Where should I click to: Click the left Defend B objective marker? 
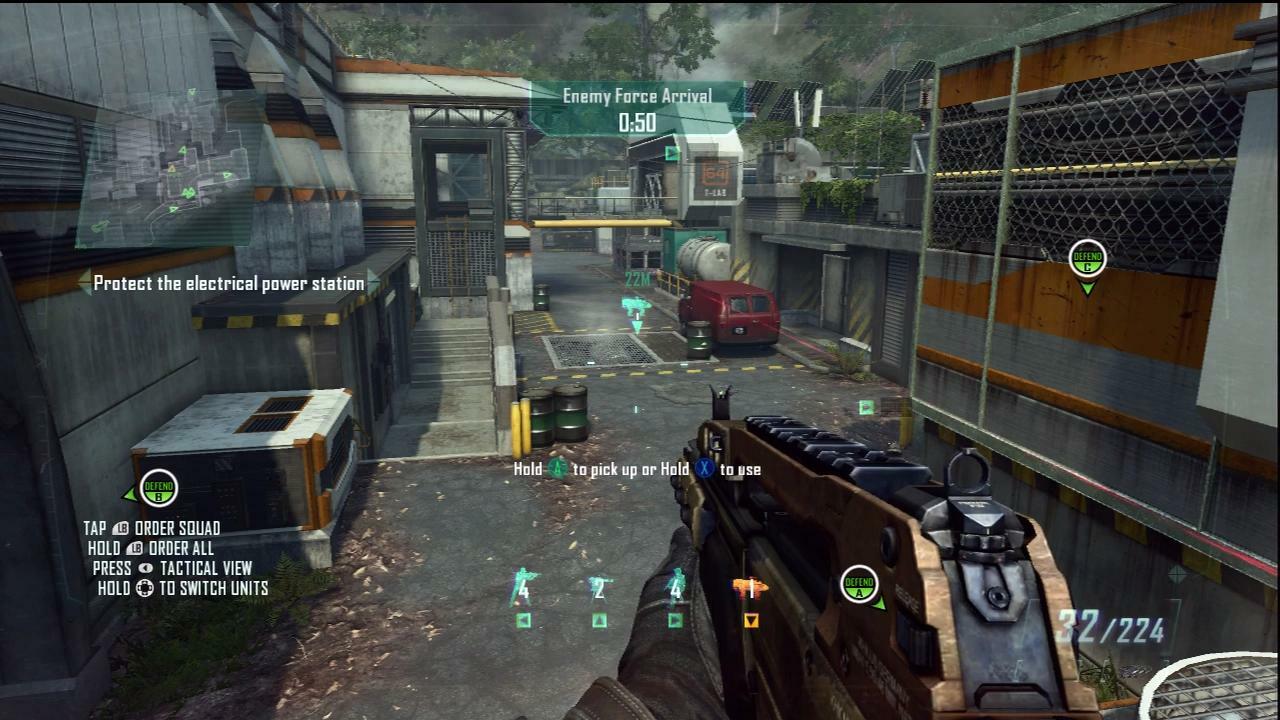(x=157, y=488)
